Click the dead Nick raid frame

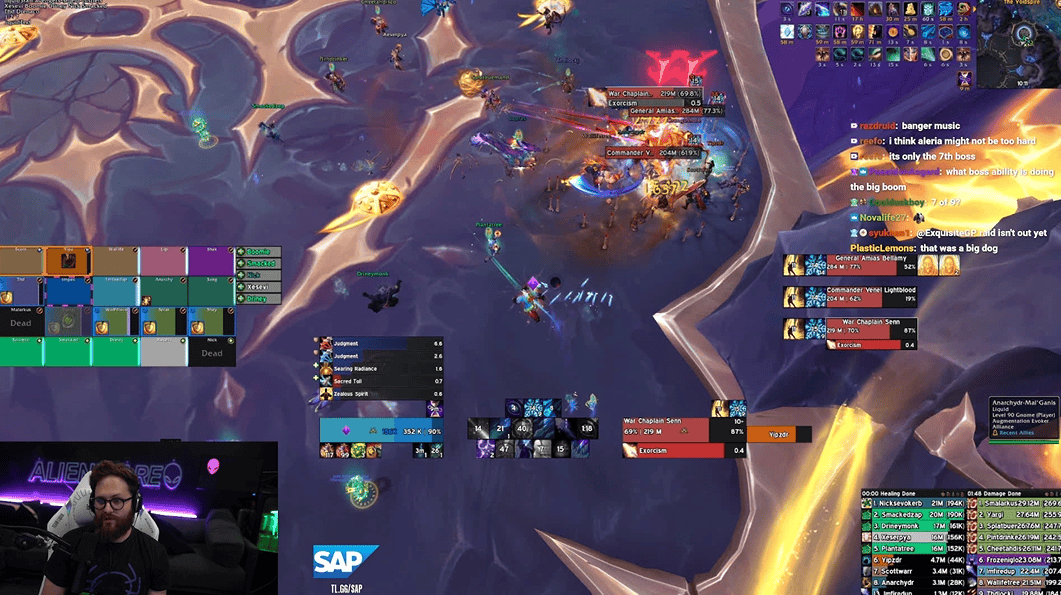click(212, 351)
